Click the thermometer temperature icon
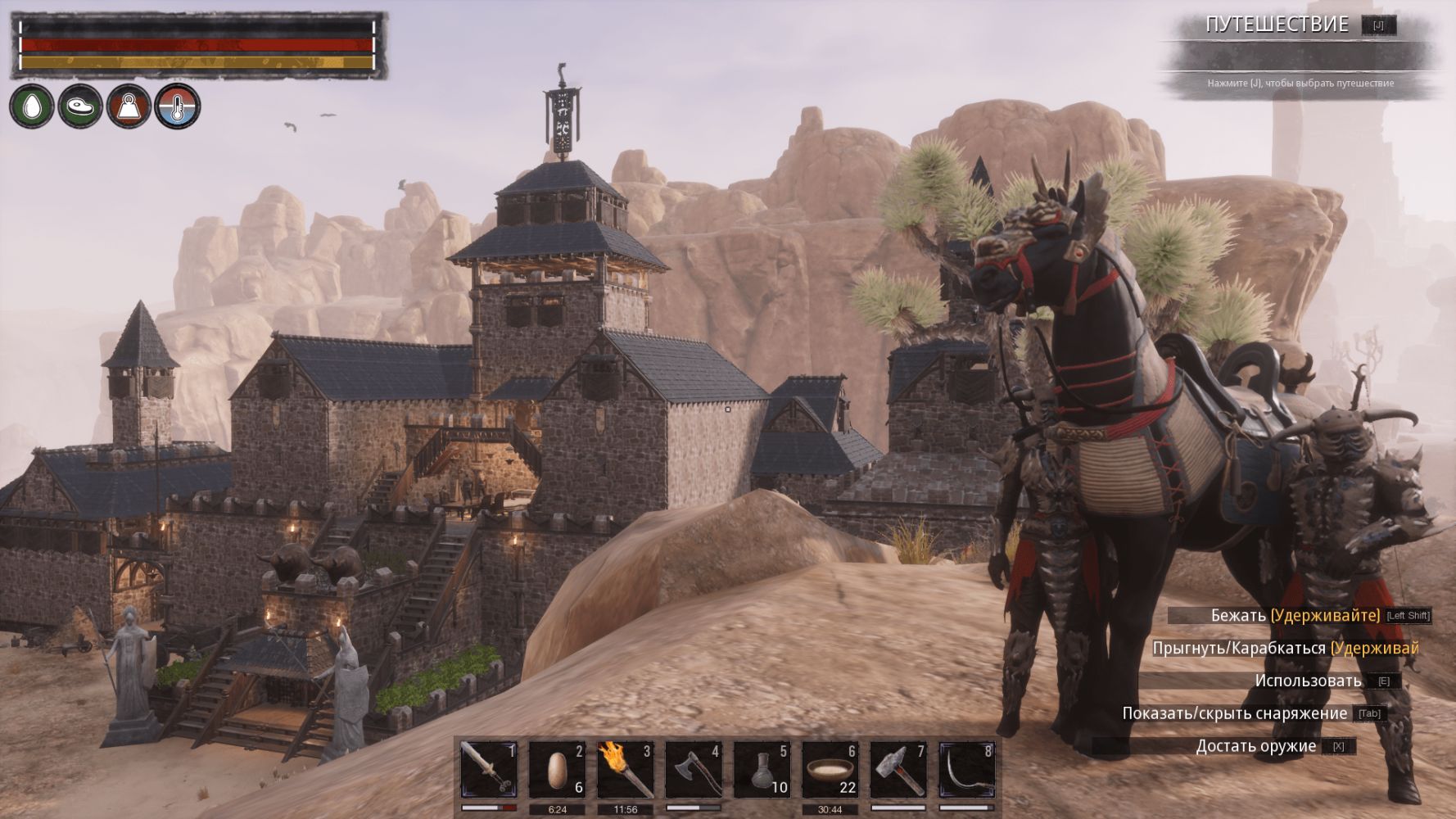This screenshot has width=1456, height=819. (178, 106)
